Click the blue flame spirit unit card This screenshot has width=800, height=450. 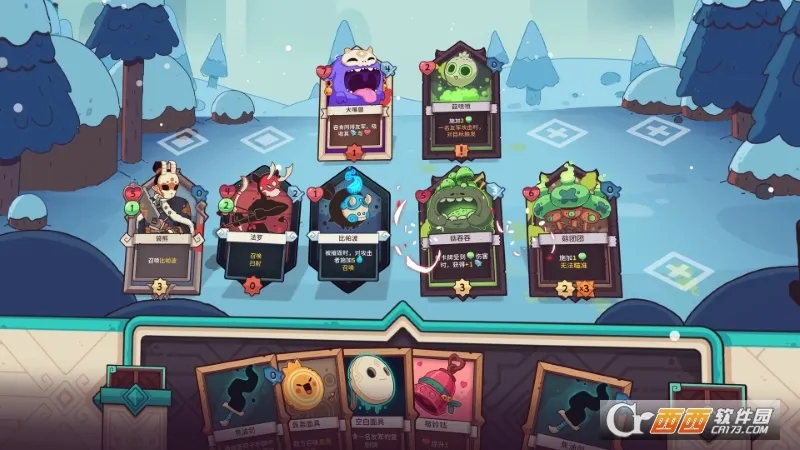[x=344, y=230]
